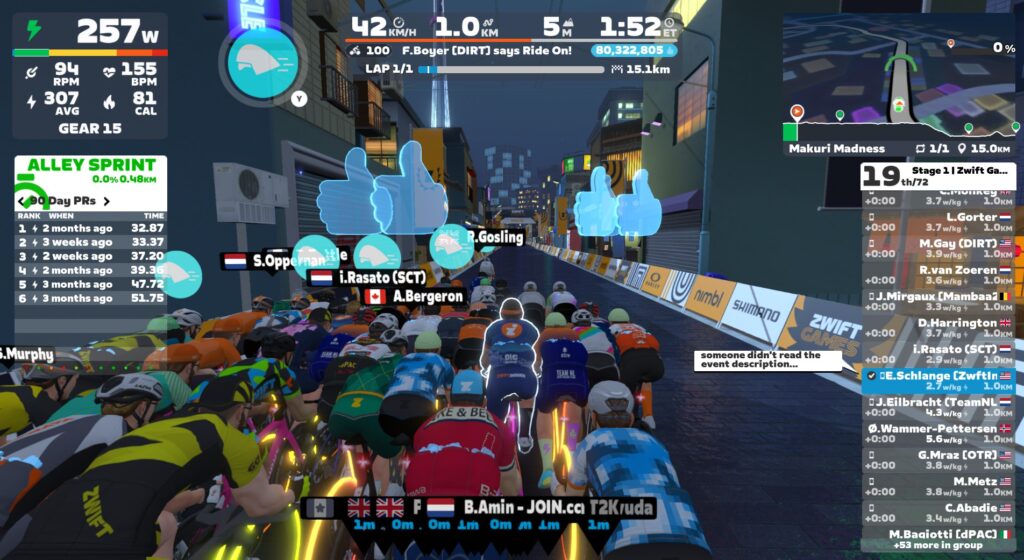Screen dimensions: 1024x560
Task: Show next PR list with right arrow
Action: [107, 201]
